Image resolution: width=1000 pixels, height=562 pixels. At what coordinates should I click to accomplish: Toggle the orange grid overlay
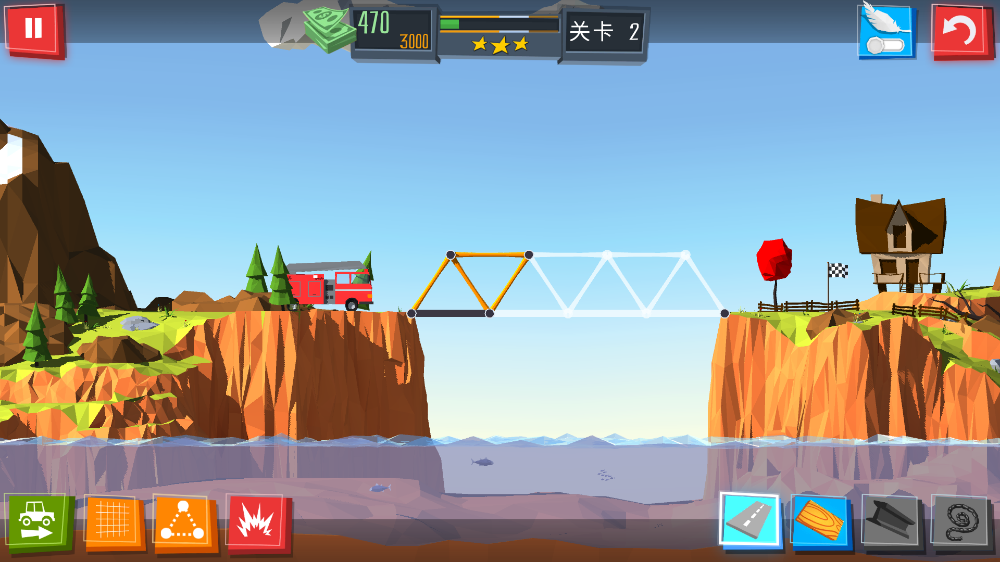pyautogui.click(x=113, y=522)
